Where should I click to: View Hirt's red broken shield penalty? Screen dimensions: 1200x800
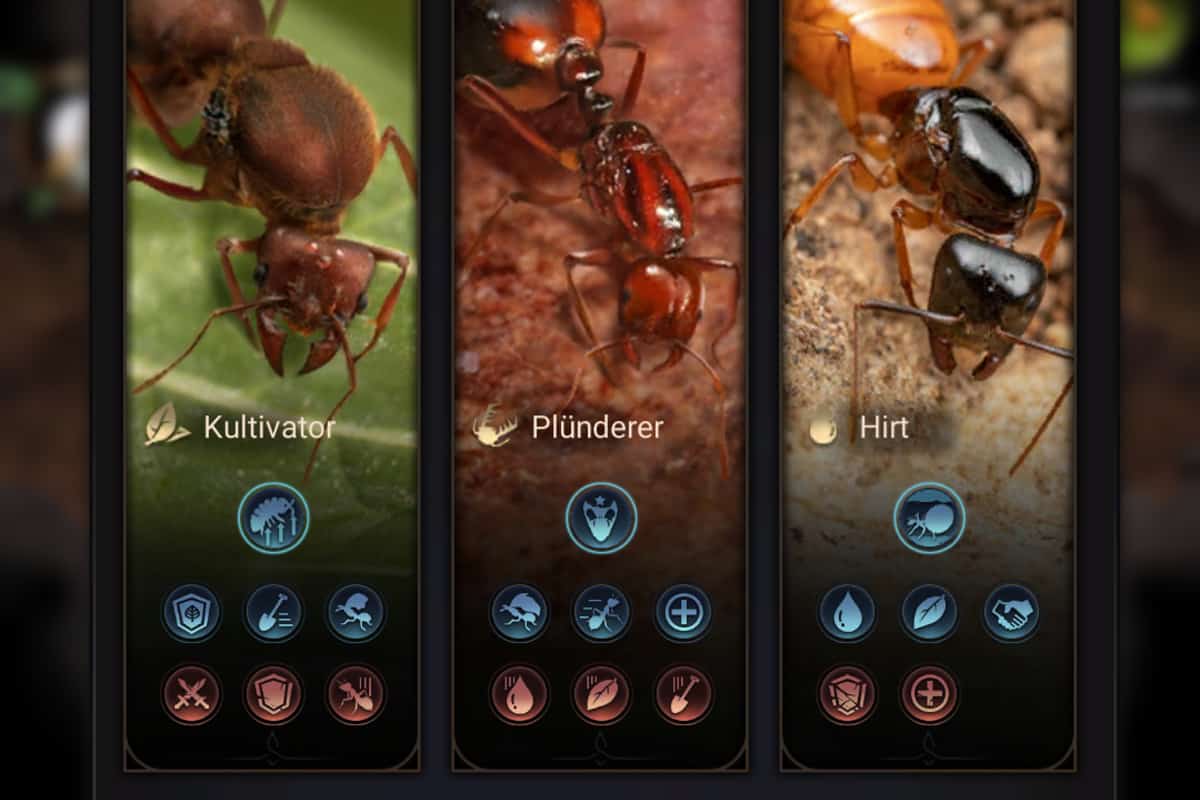tap(847, 693)
